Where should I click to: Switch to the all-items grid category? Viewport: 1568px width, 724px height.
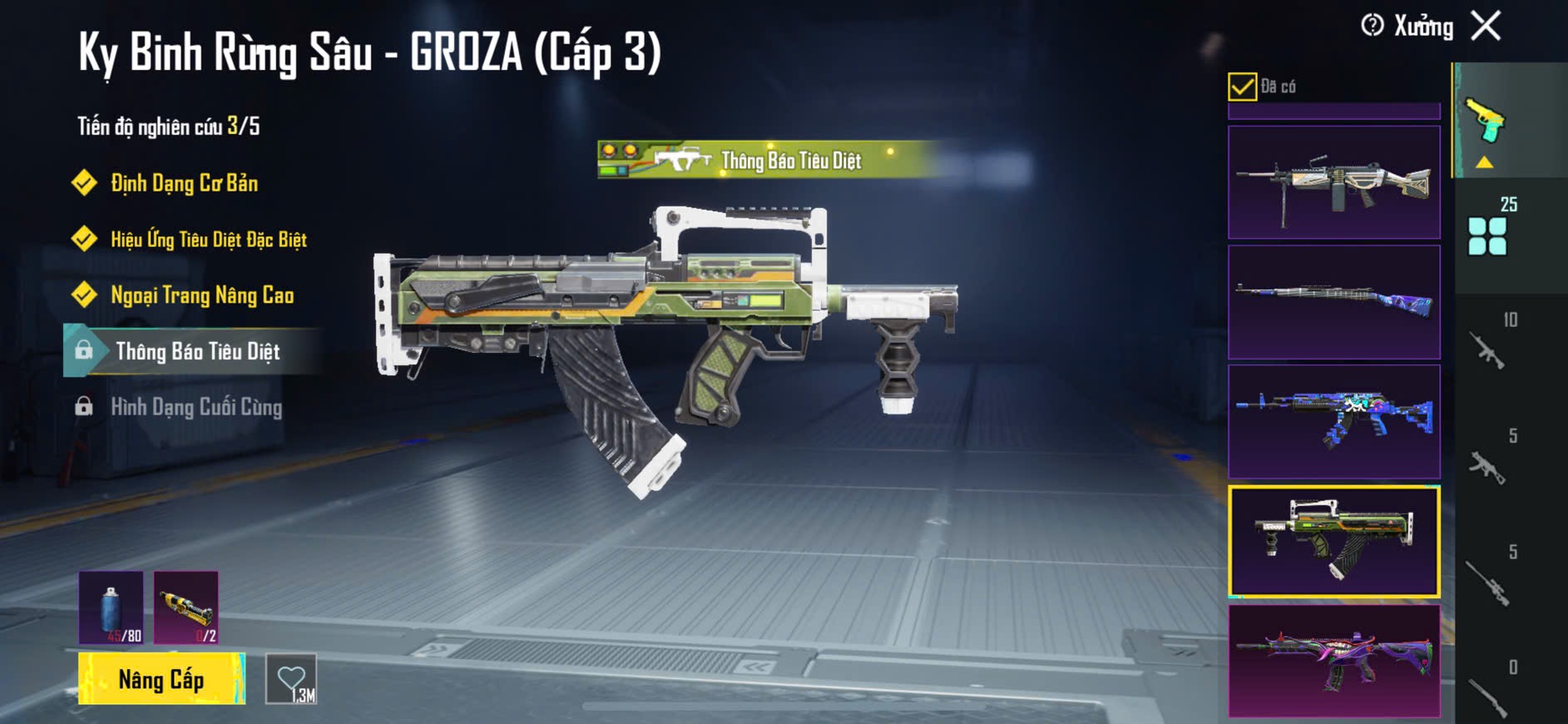(x=1487, y=236)
